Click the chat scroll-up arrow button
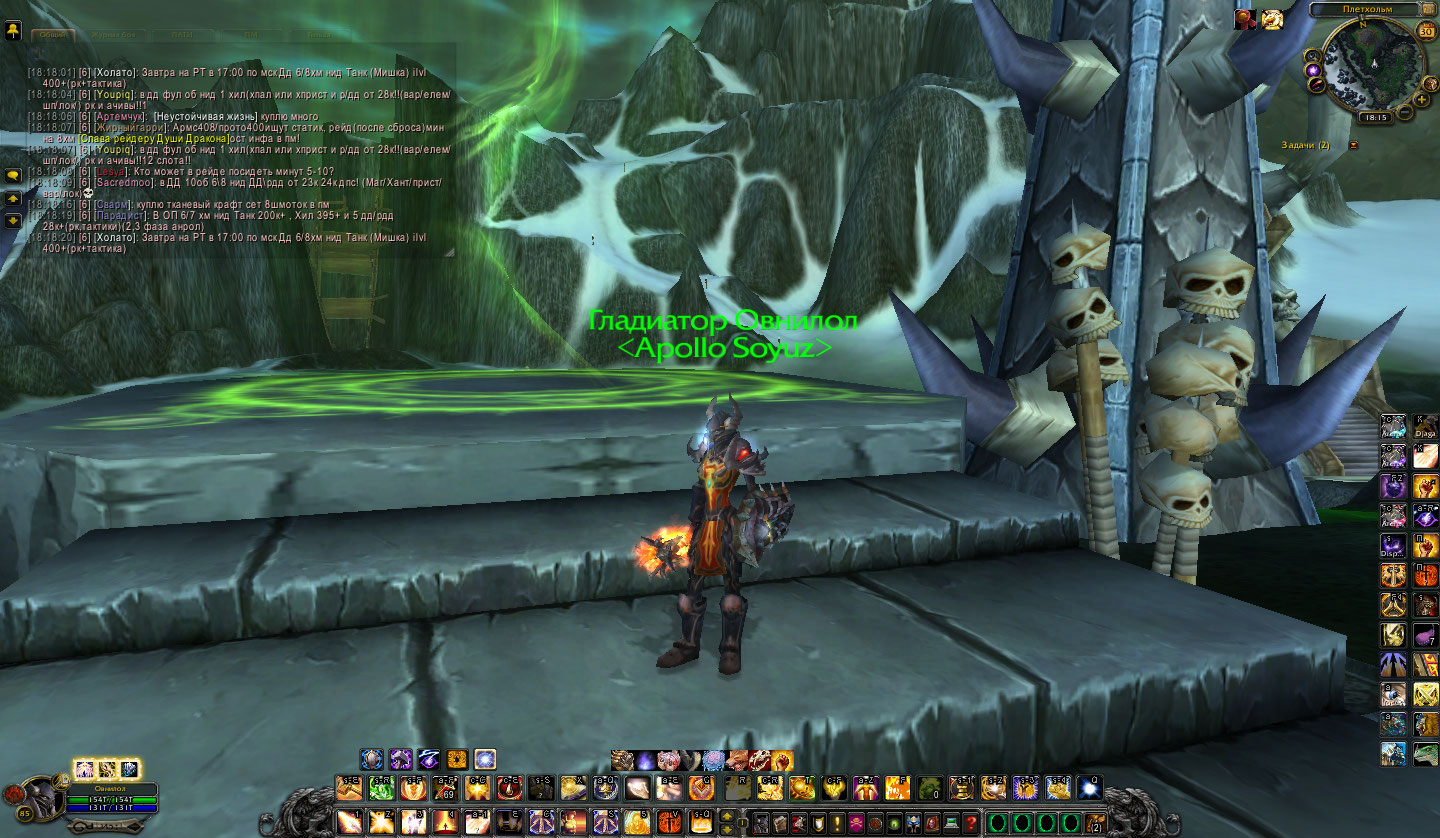This screenshot has width=1440, height=838. click(x=13, y=199)
